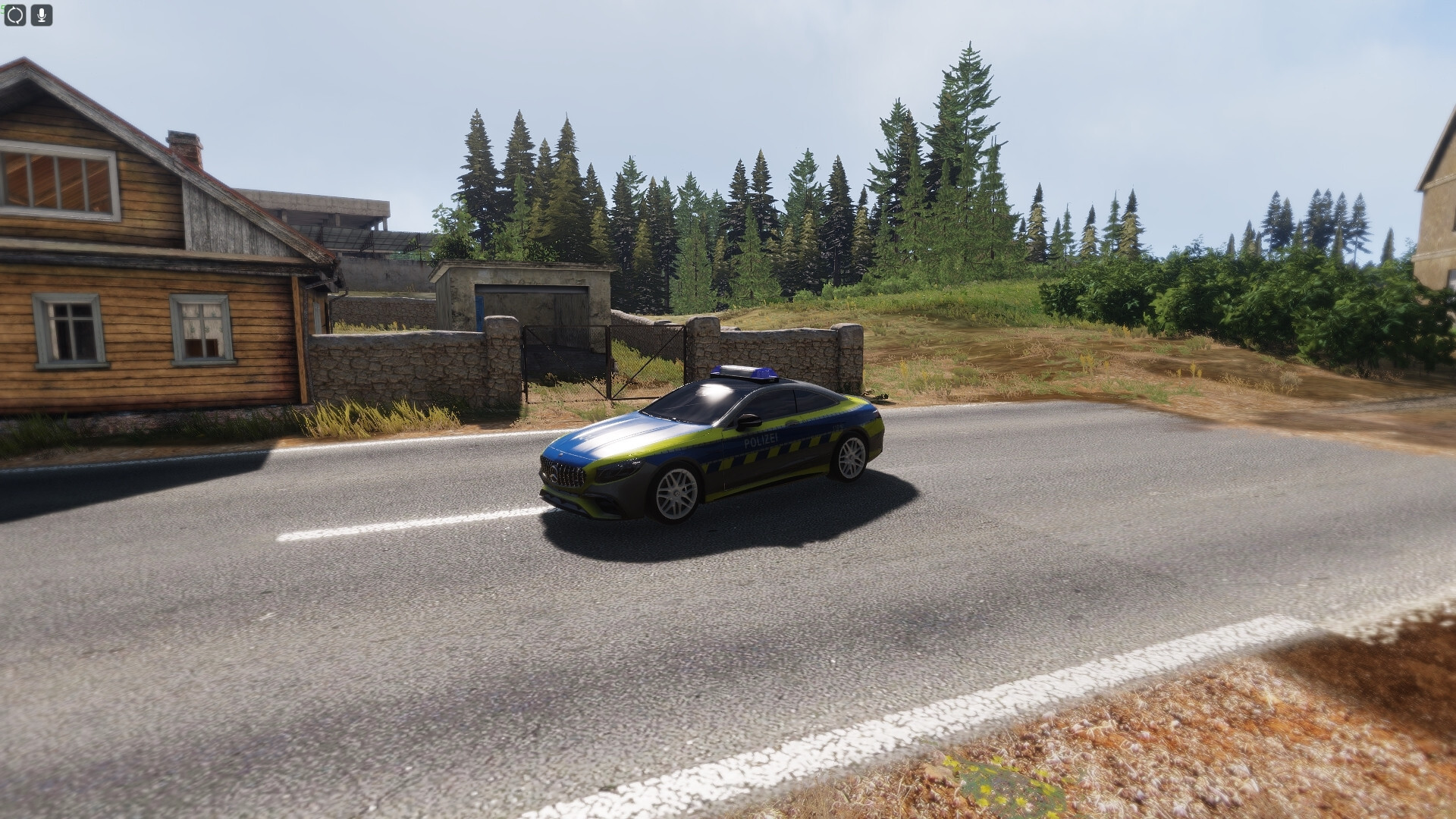Click the circular arrows refresh overlay icon
The height and width of the screenshot is (819, 1456).
click(x=15, y=14)
